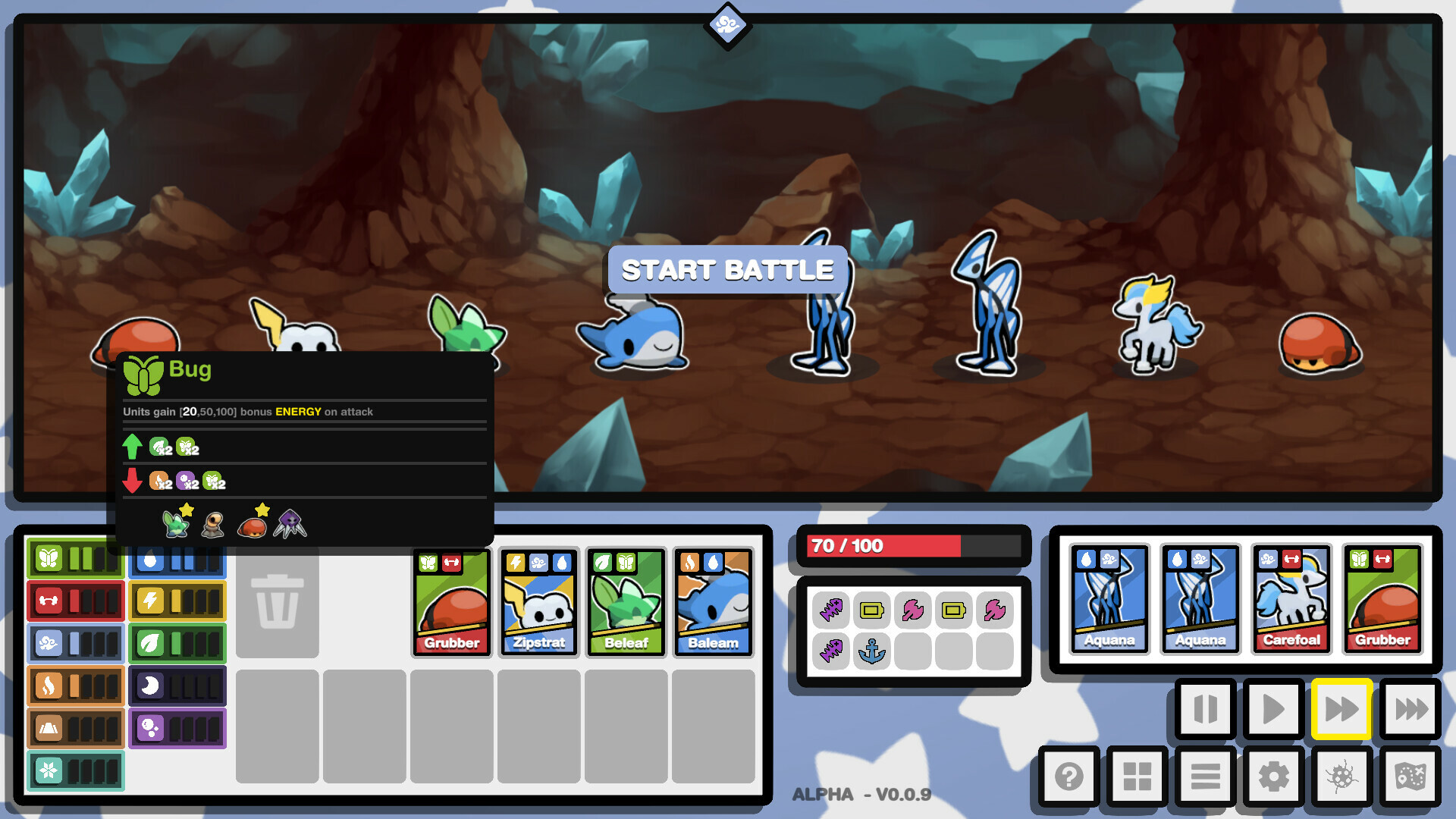Open the trash bin to discard
The height and width of the screenshot is (819, 1456).
[x=278, y=603]
